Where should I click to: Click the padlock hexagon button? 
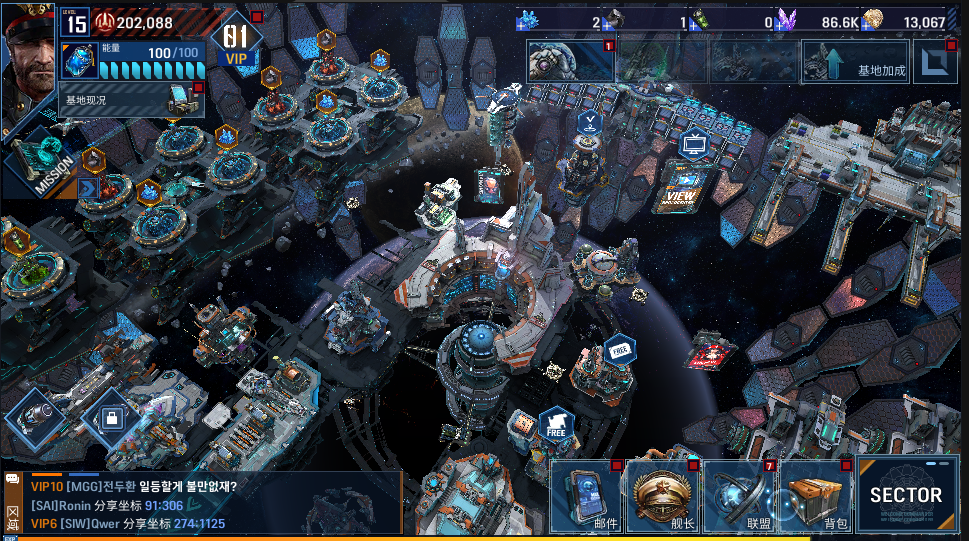[x=111, y=416]
